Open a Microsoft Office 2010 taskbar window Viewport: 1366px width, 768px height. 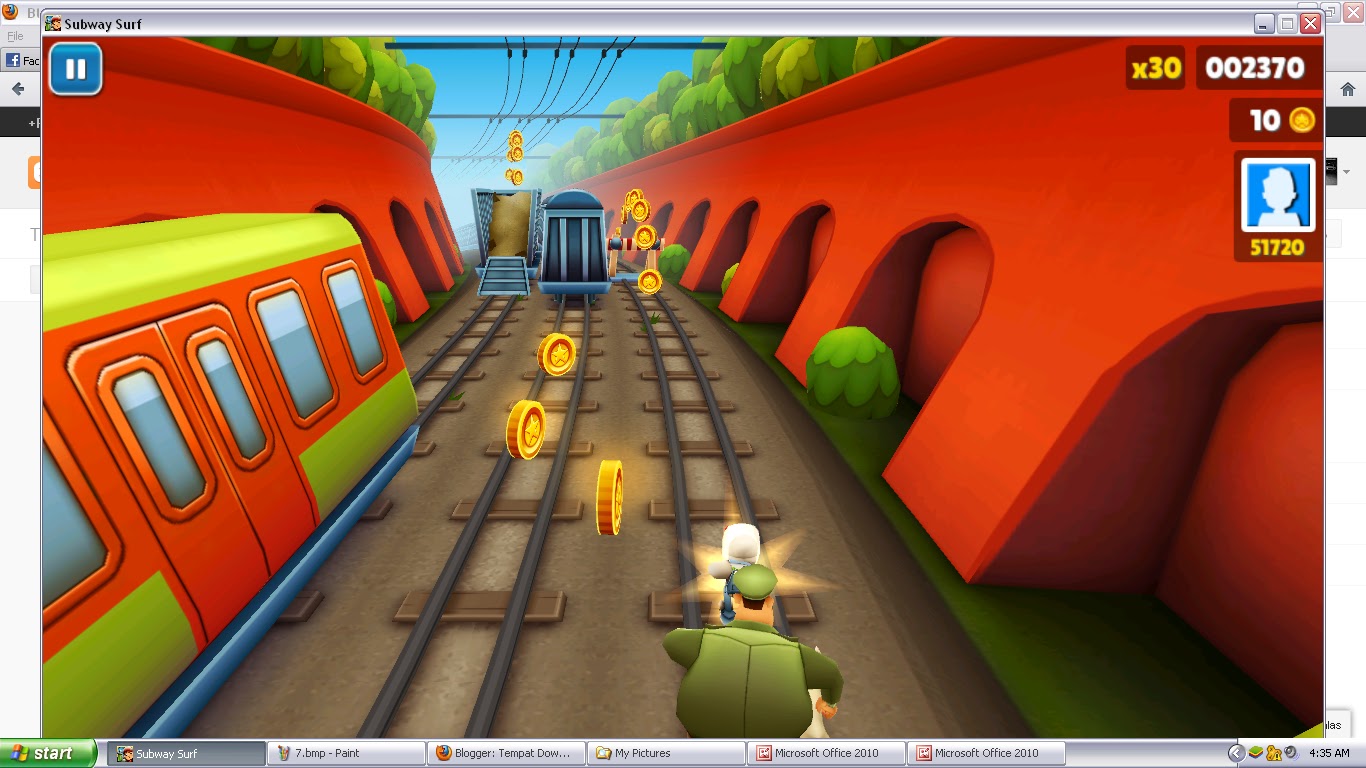pos(825,753)
